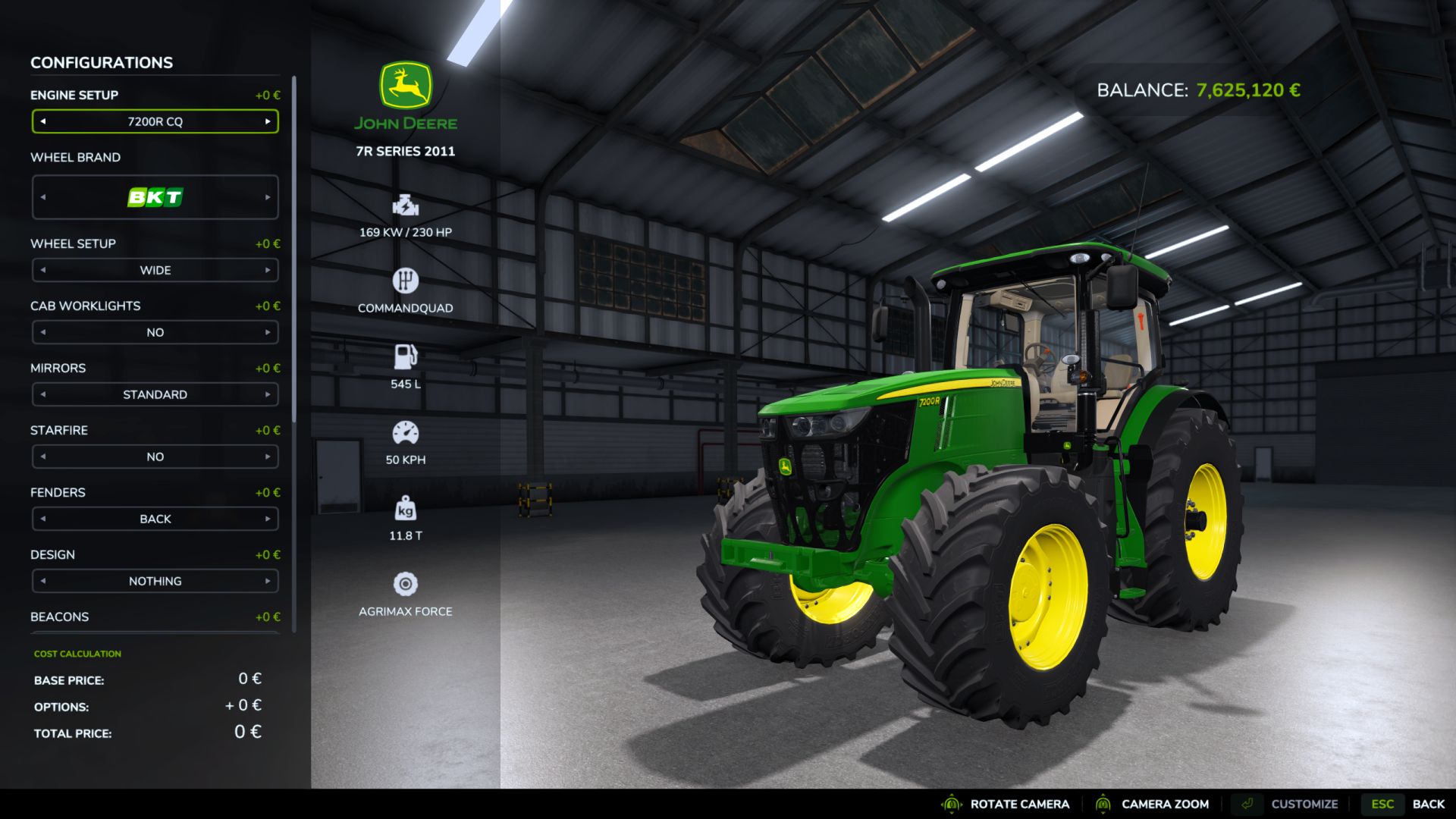Select next Fenders option
This screenshot has height=819, width=1456.
[x=268, y=519]
